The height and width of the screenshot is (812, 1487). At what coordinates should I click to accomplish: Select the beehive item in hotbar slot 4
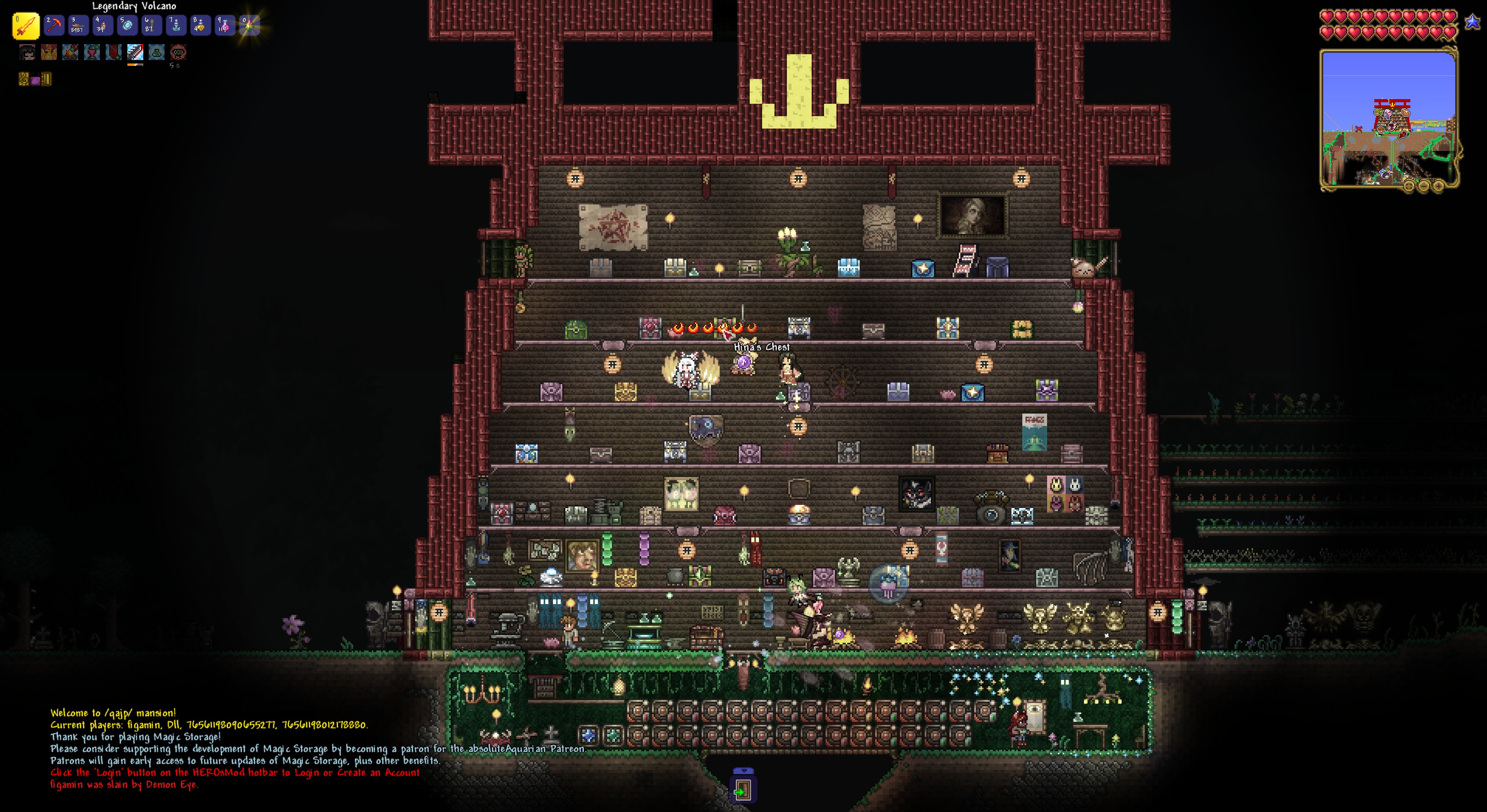pos(102,26)
